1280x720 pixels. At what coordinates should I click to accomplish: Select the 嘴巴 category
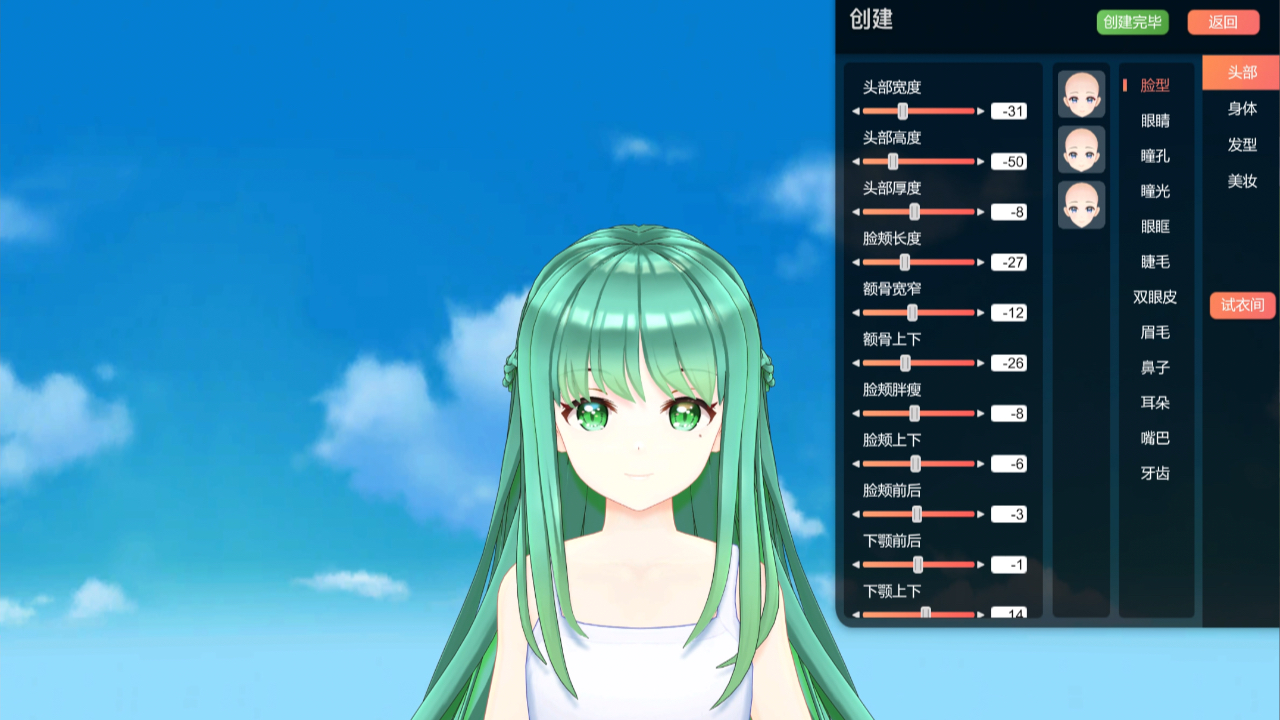pos(1154,438)
